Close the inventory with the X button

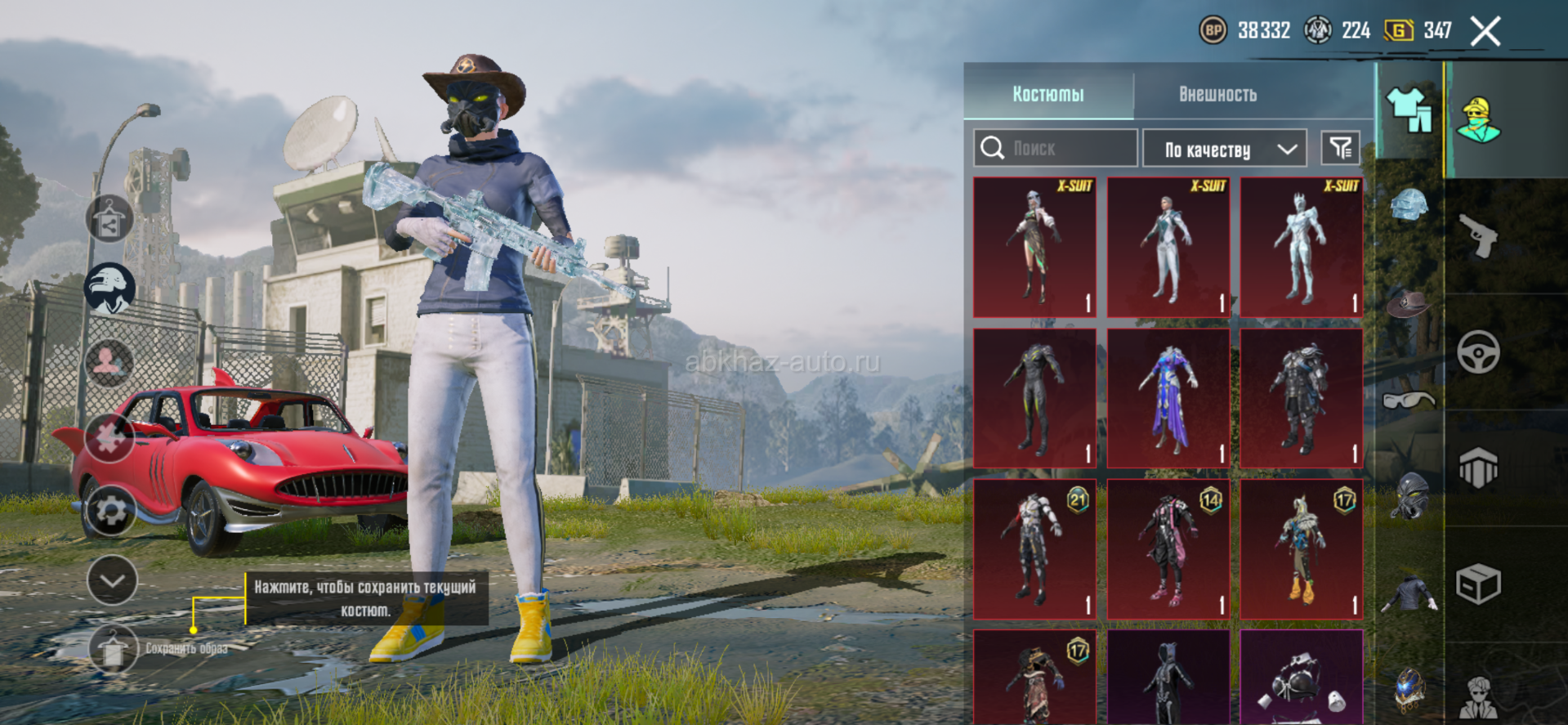tap(1485, 32)
